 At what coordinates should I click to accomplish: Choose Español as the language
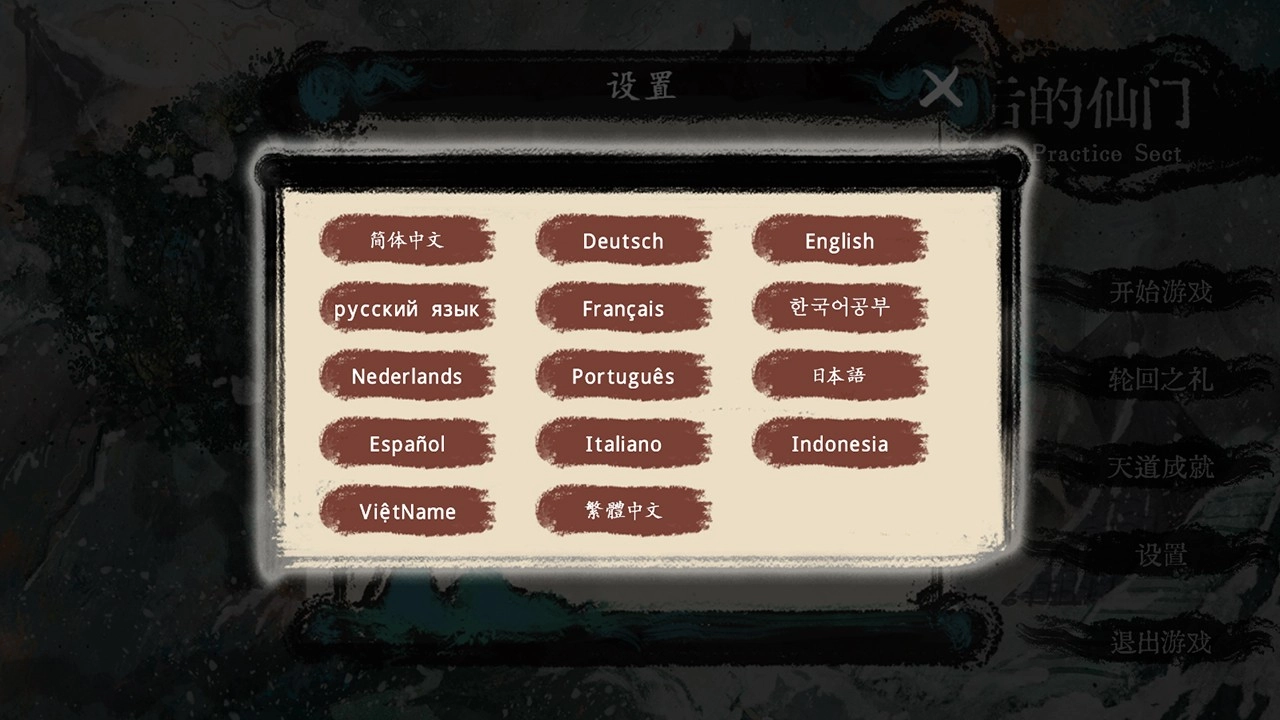coord(406,443)
